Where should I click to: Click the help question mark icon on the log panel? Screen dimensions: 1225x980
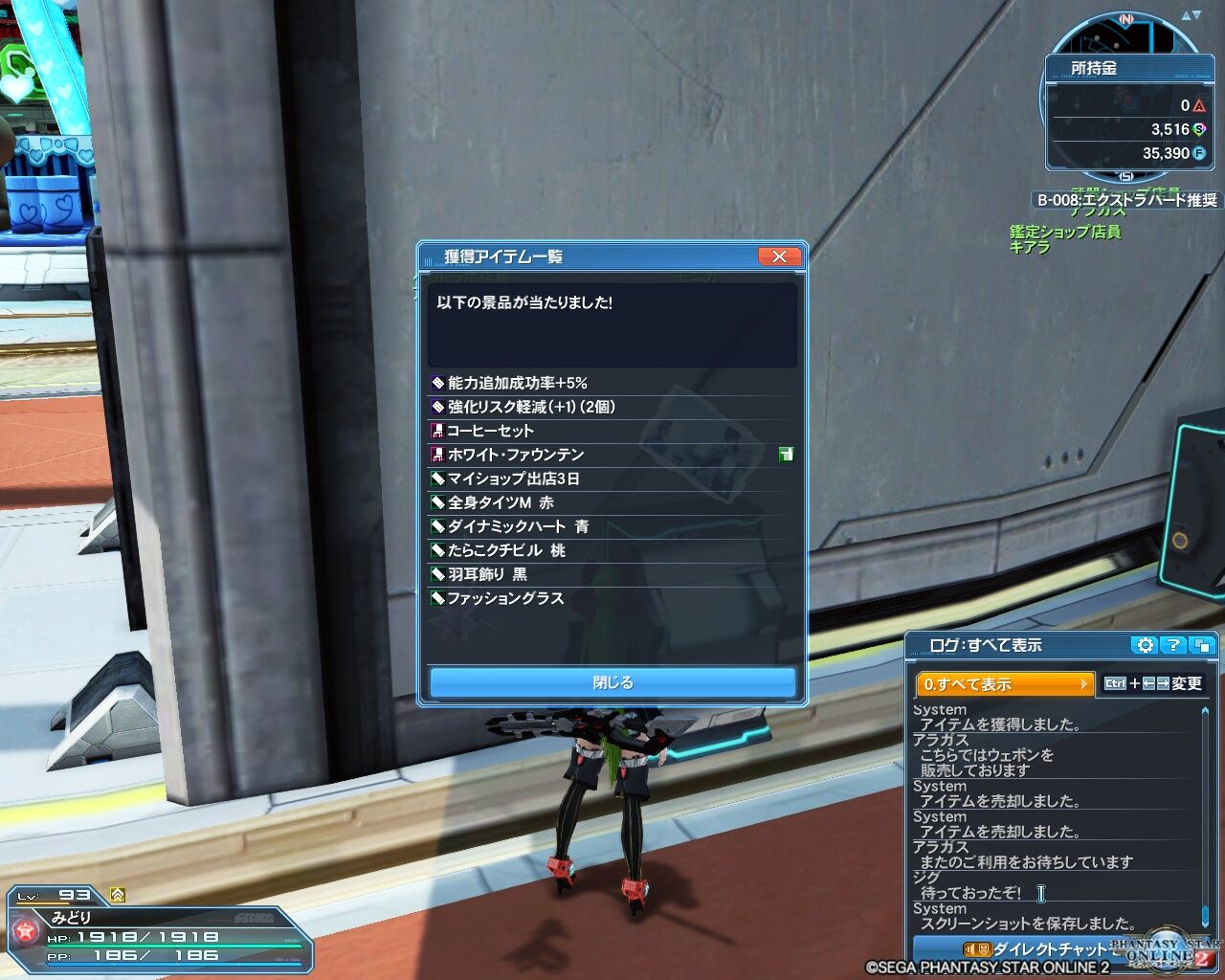pos(1170,646)
